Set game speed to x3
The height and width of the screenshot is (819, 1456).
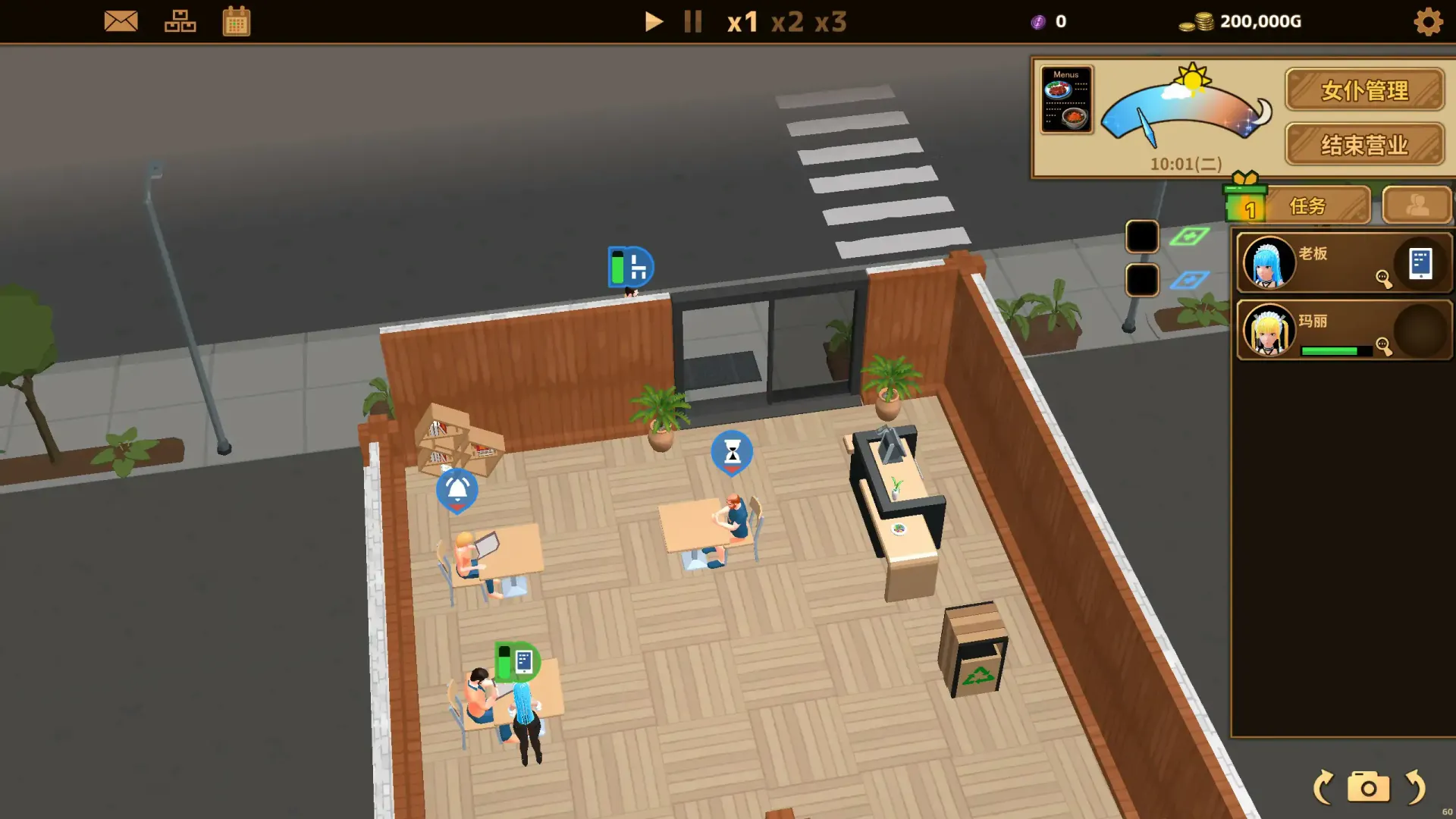(830, 21)
